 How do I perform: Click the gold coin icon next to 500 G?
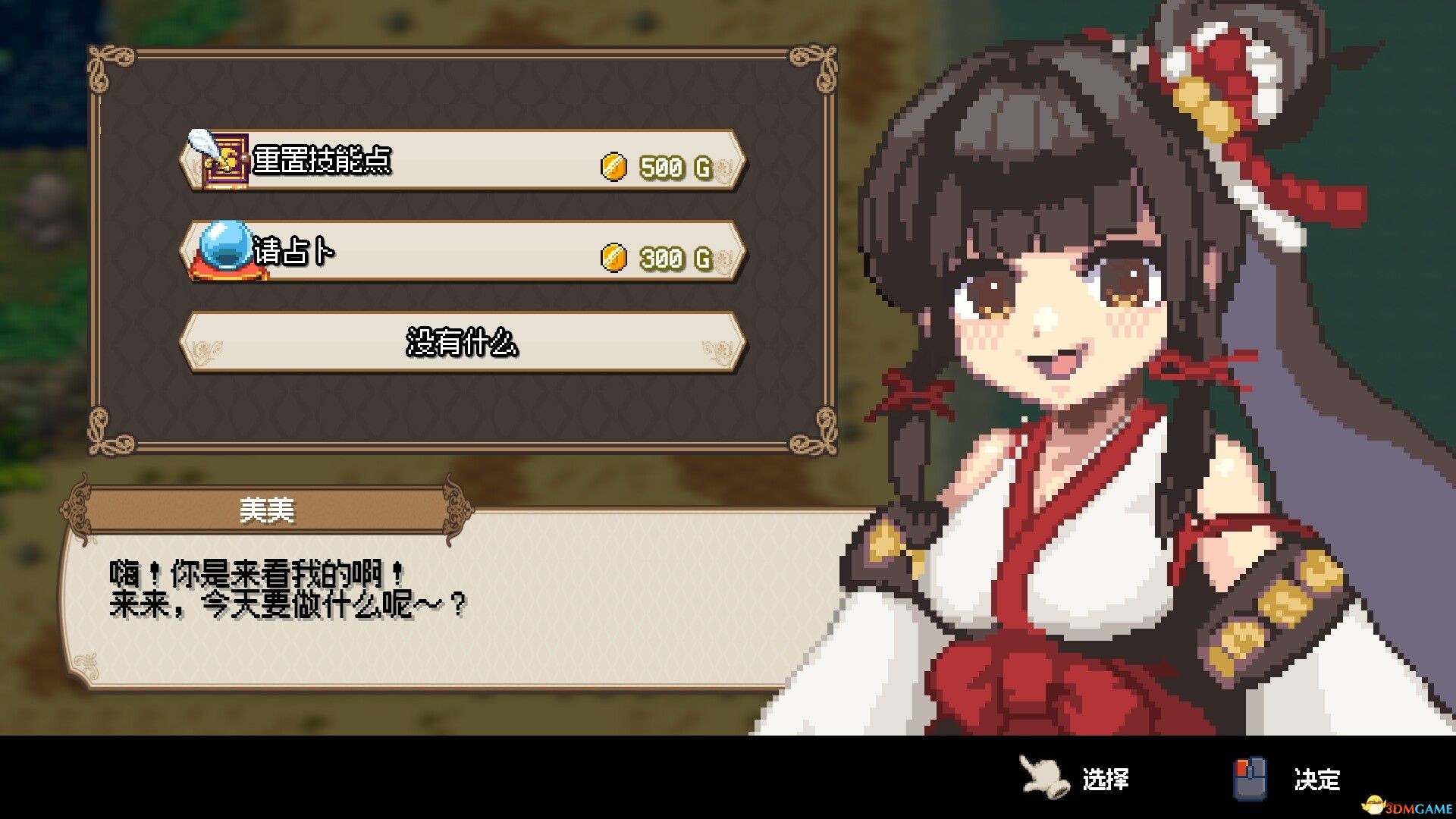point(613,165)
